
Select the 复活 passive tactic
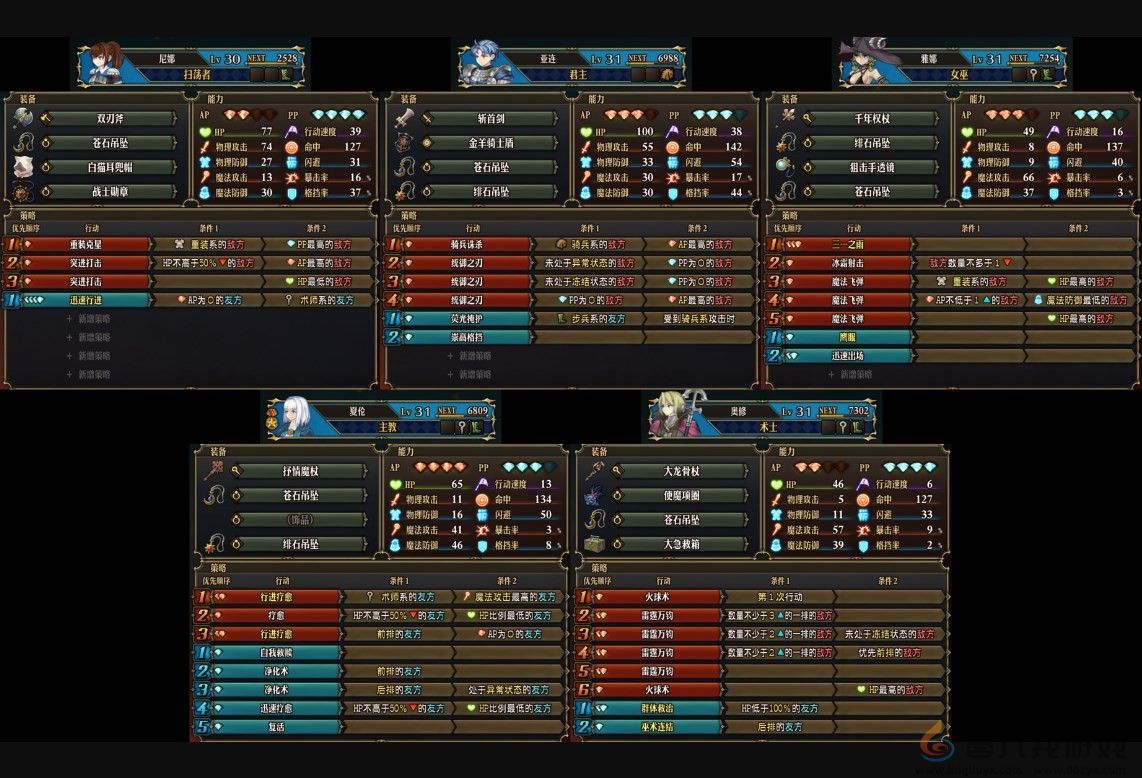coord(274,727)
